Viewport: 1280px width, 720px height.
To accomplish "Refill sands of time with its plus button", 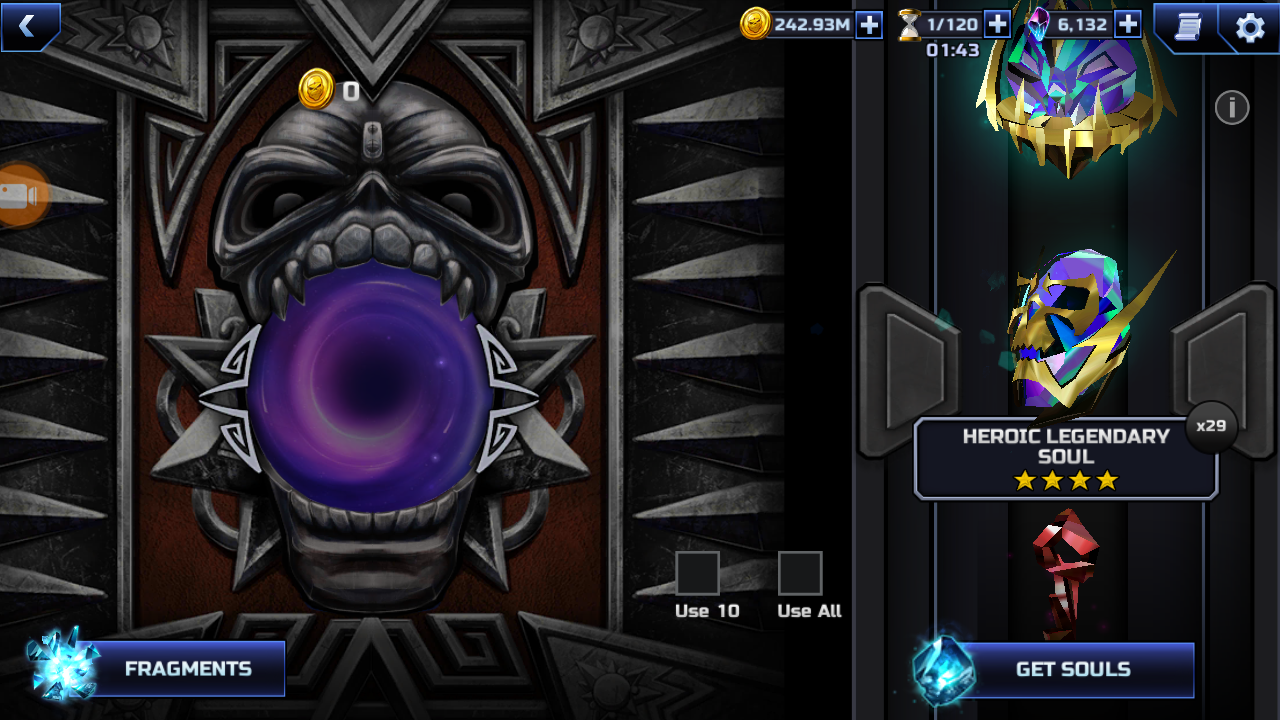I will tap(997, 25).
